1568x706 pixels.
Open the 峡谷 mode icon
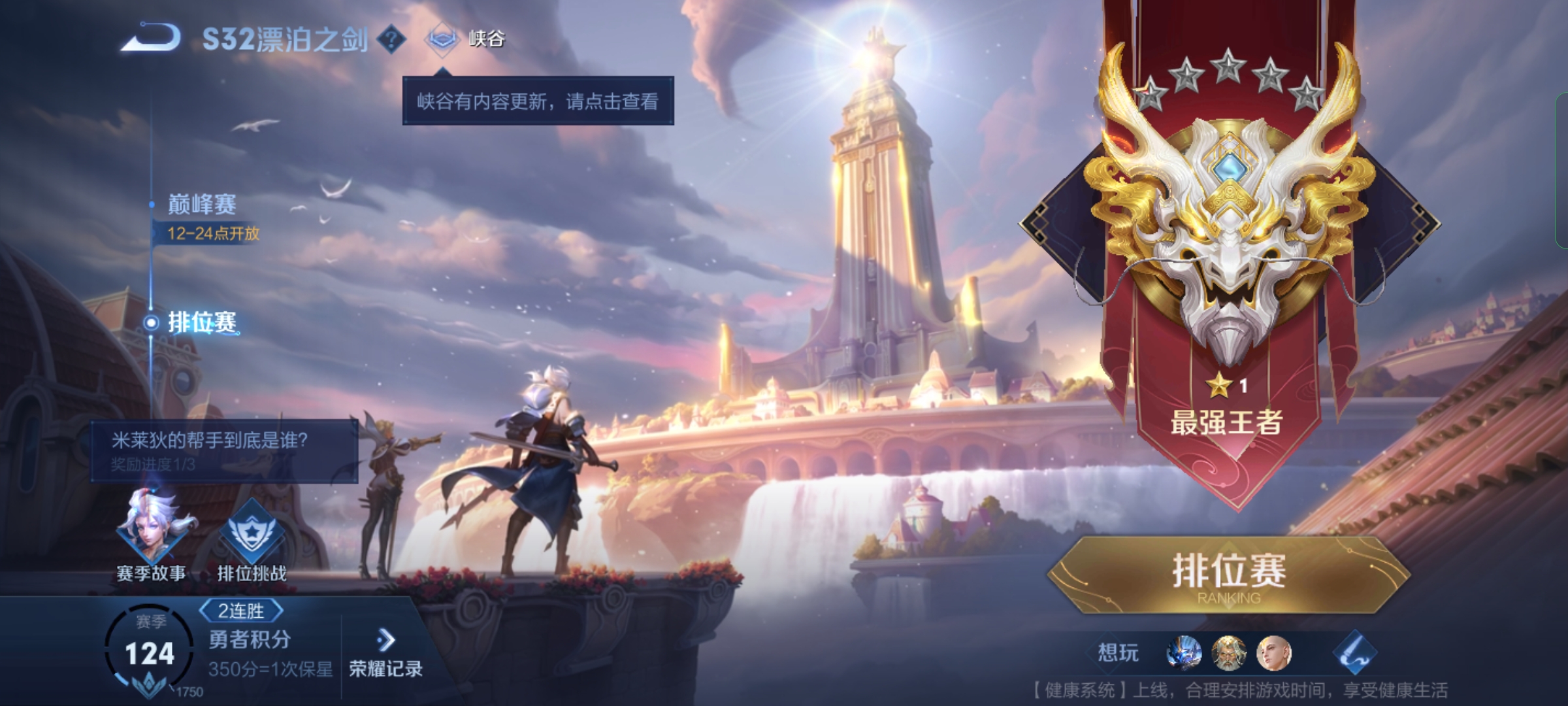[x=444, y=39]
